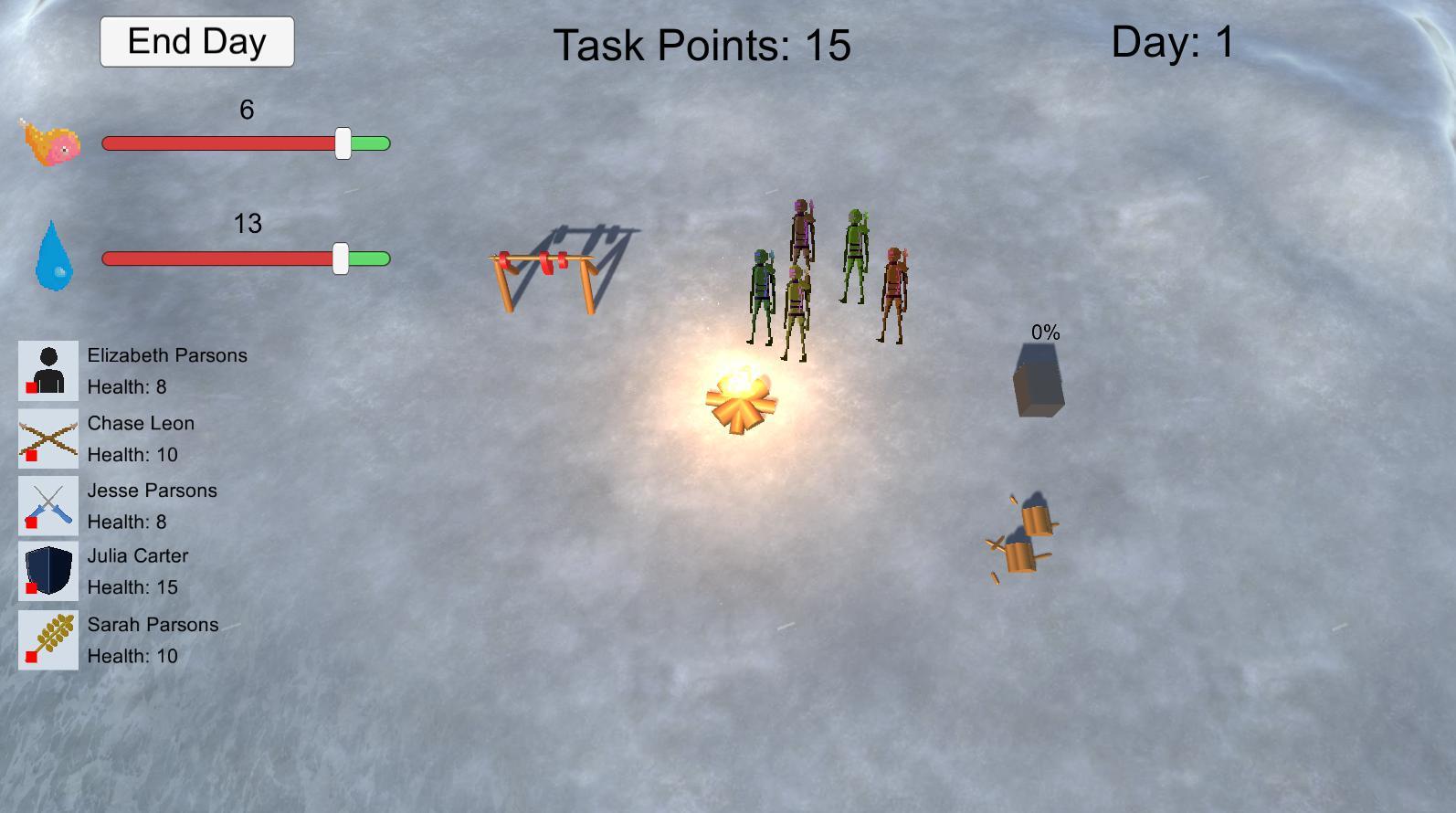1456x813 pixels.
Task: Toggle the red status marker on Elizabeth's portrait
Action: (x=30, y=387)
